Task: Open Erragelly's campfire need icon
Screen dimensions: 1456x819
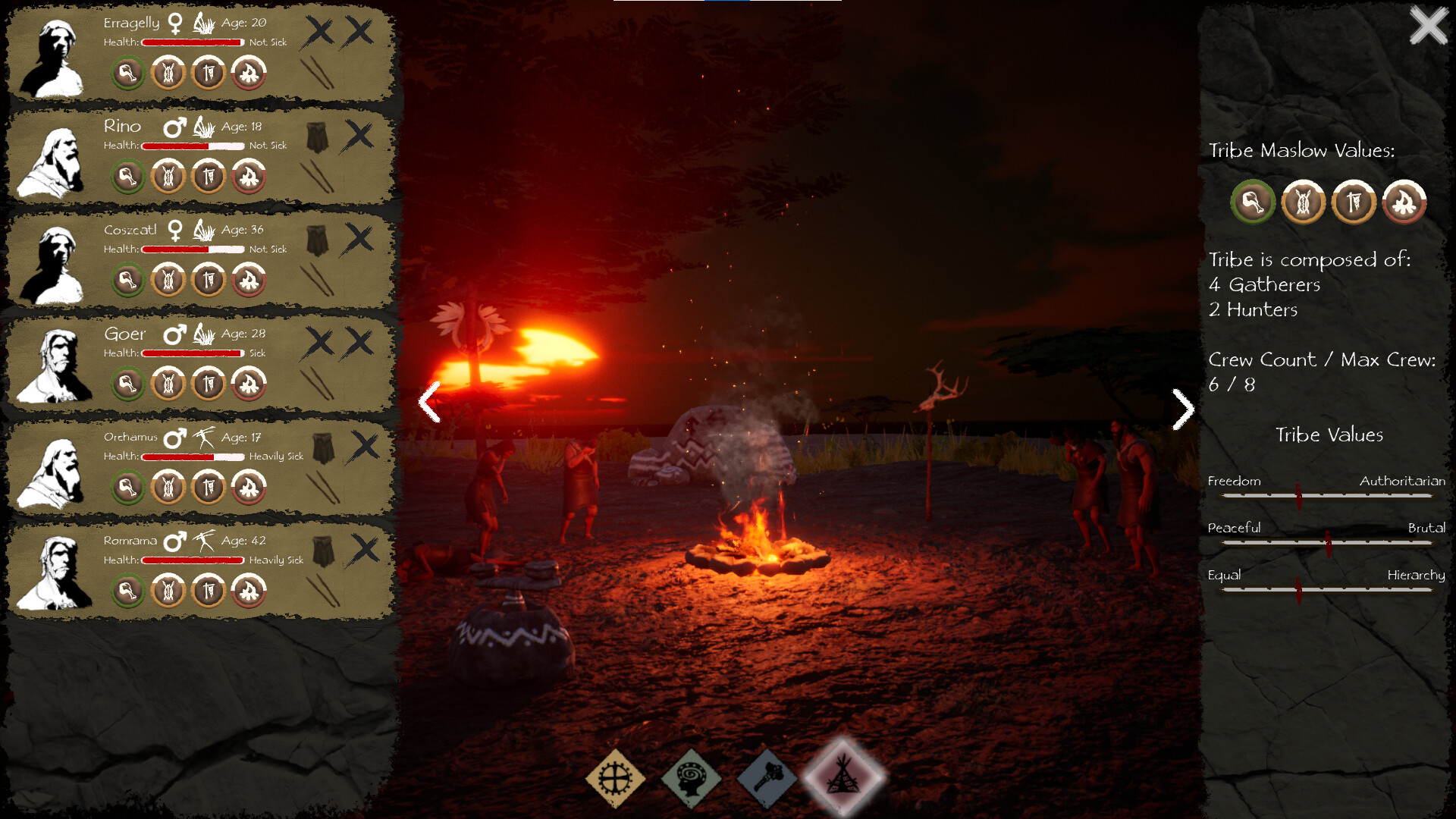Action: click(x=249, y=73)
